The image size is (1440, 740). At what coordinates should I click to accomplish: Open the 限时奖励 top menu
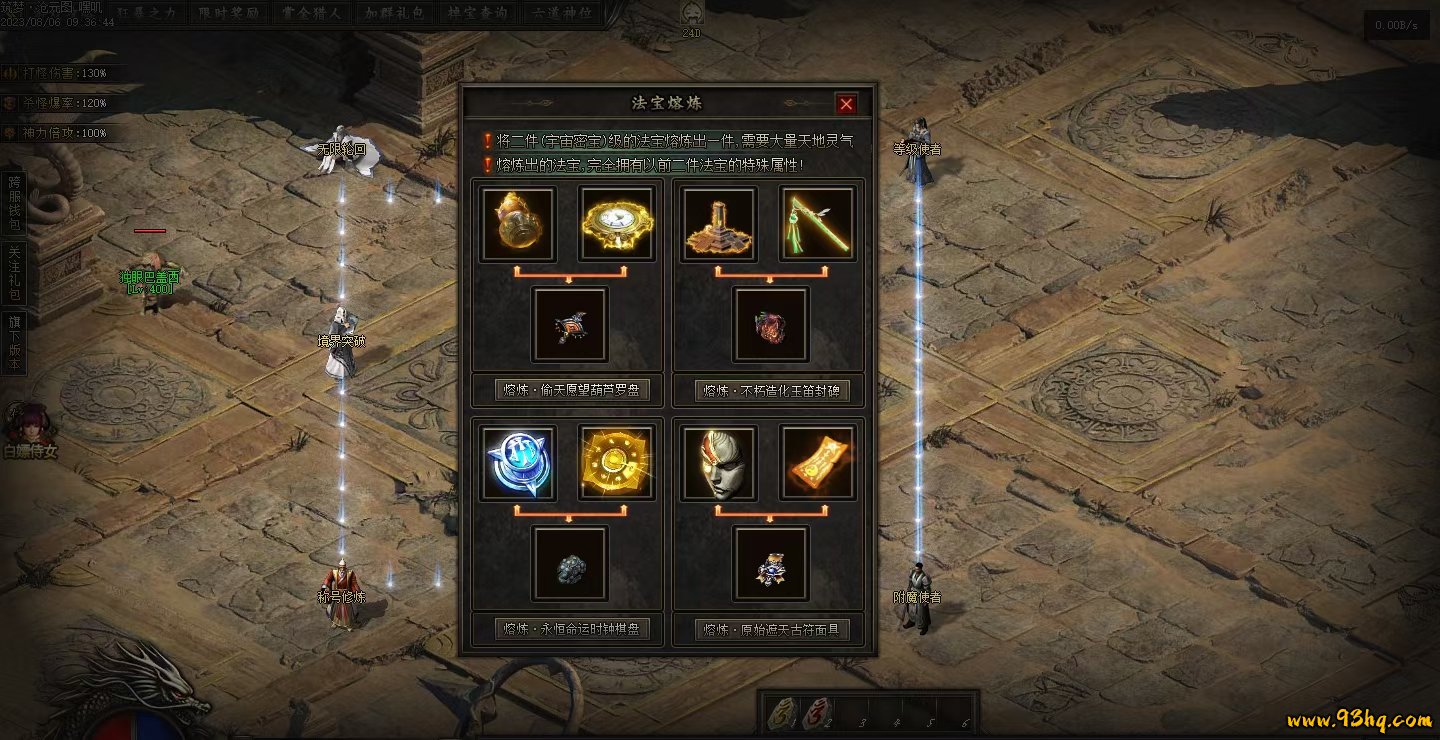229,14
